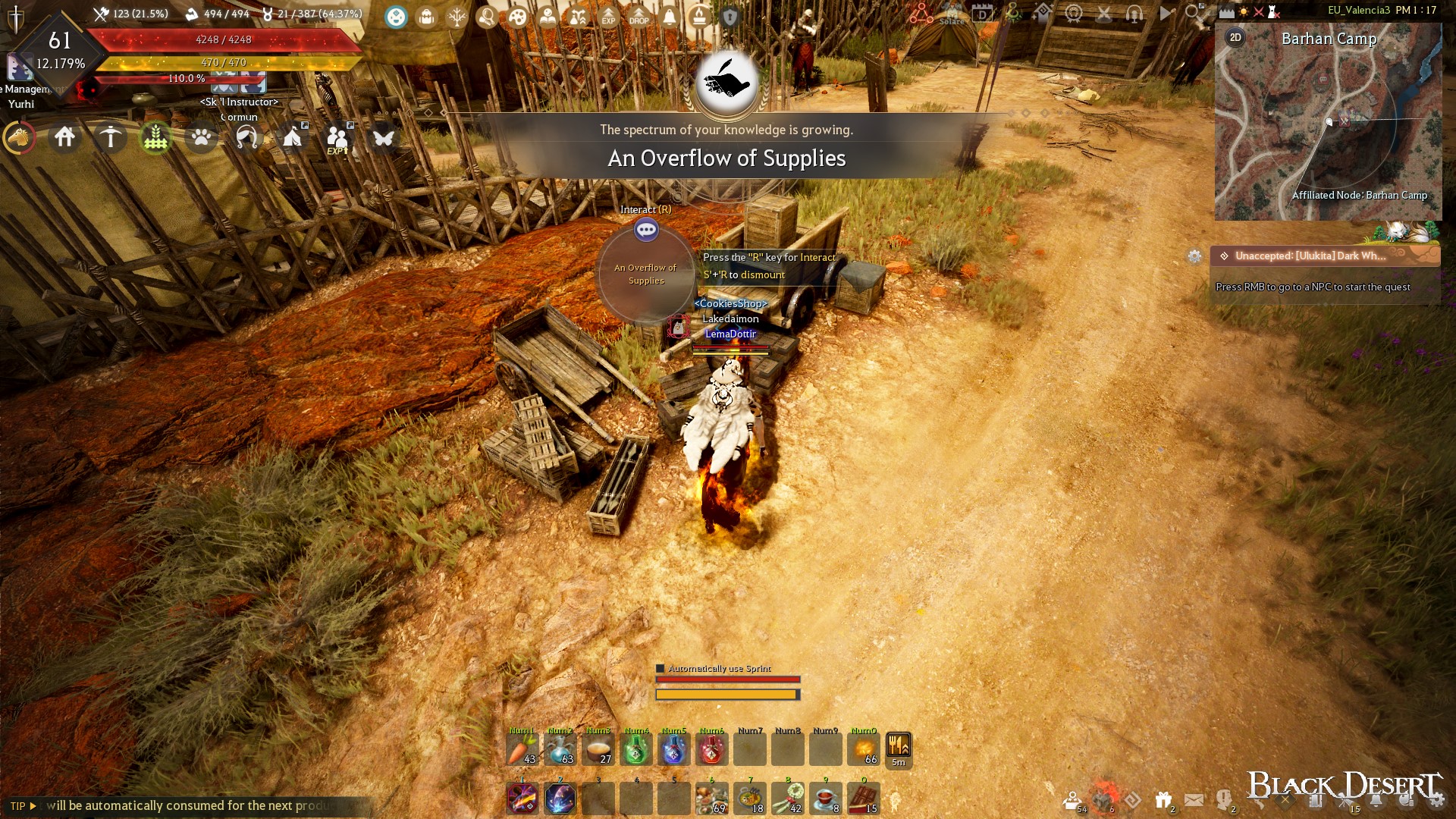Open the knowledge book icon
Viewport: 1456px width, 819px height.
(548, 17)
